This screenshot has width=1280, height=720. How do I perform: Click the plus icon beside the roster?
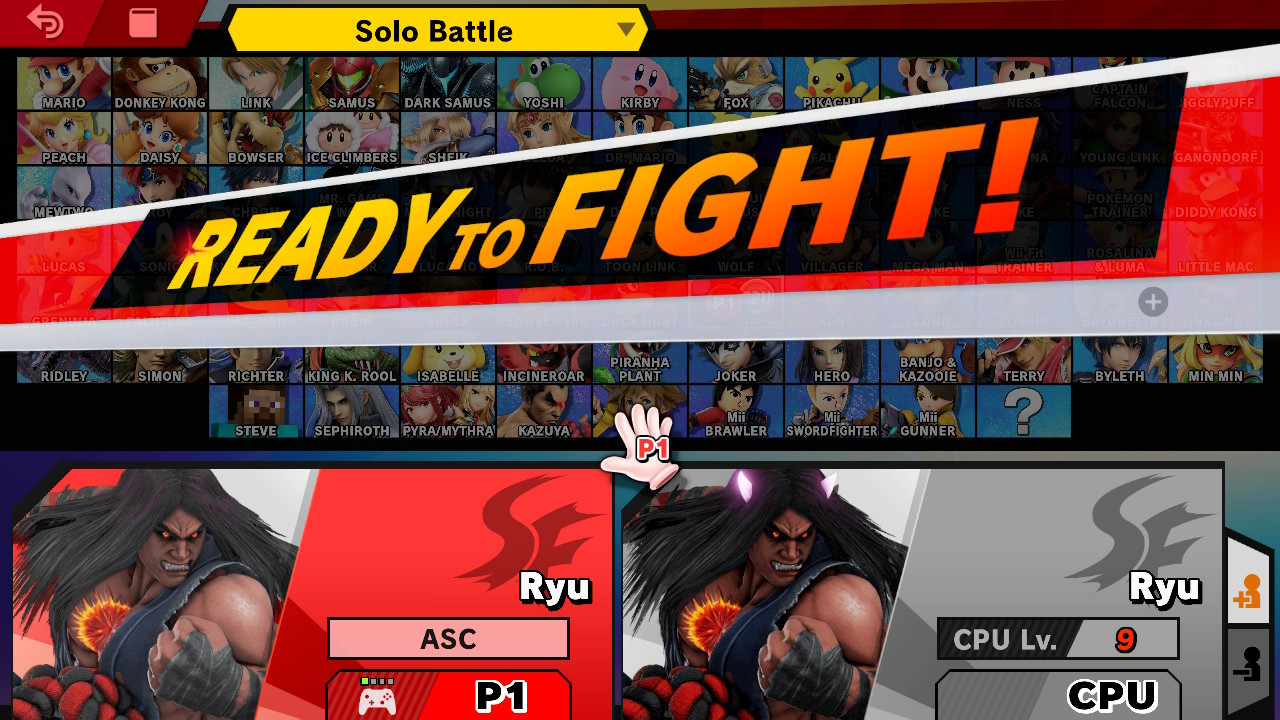1152,302
